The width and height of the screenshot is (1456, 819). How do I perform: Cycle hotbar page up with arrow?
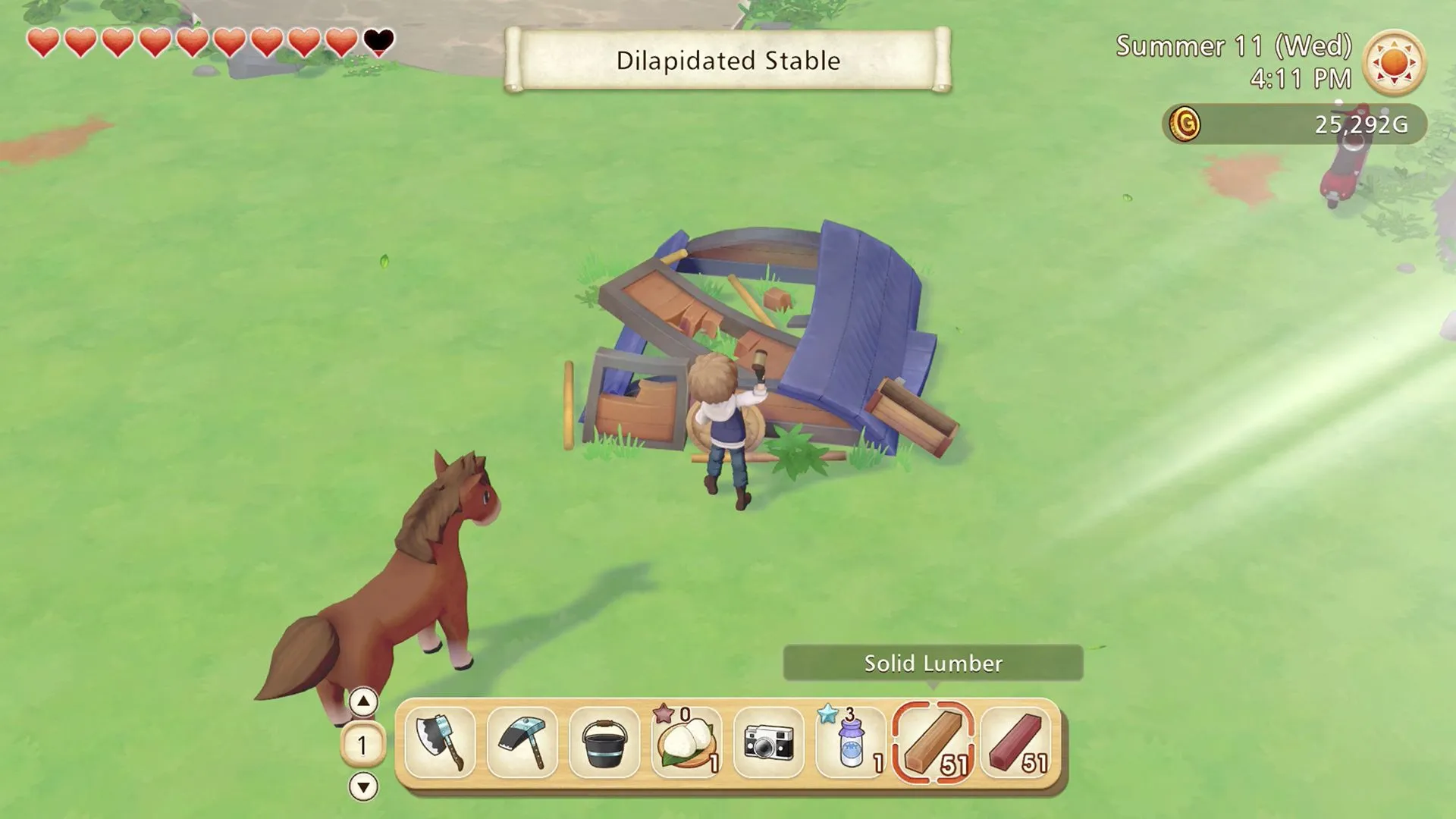(363, 702)
